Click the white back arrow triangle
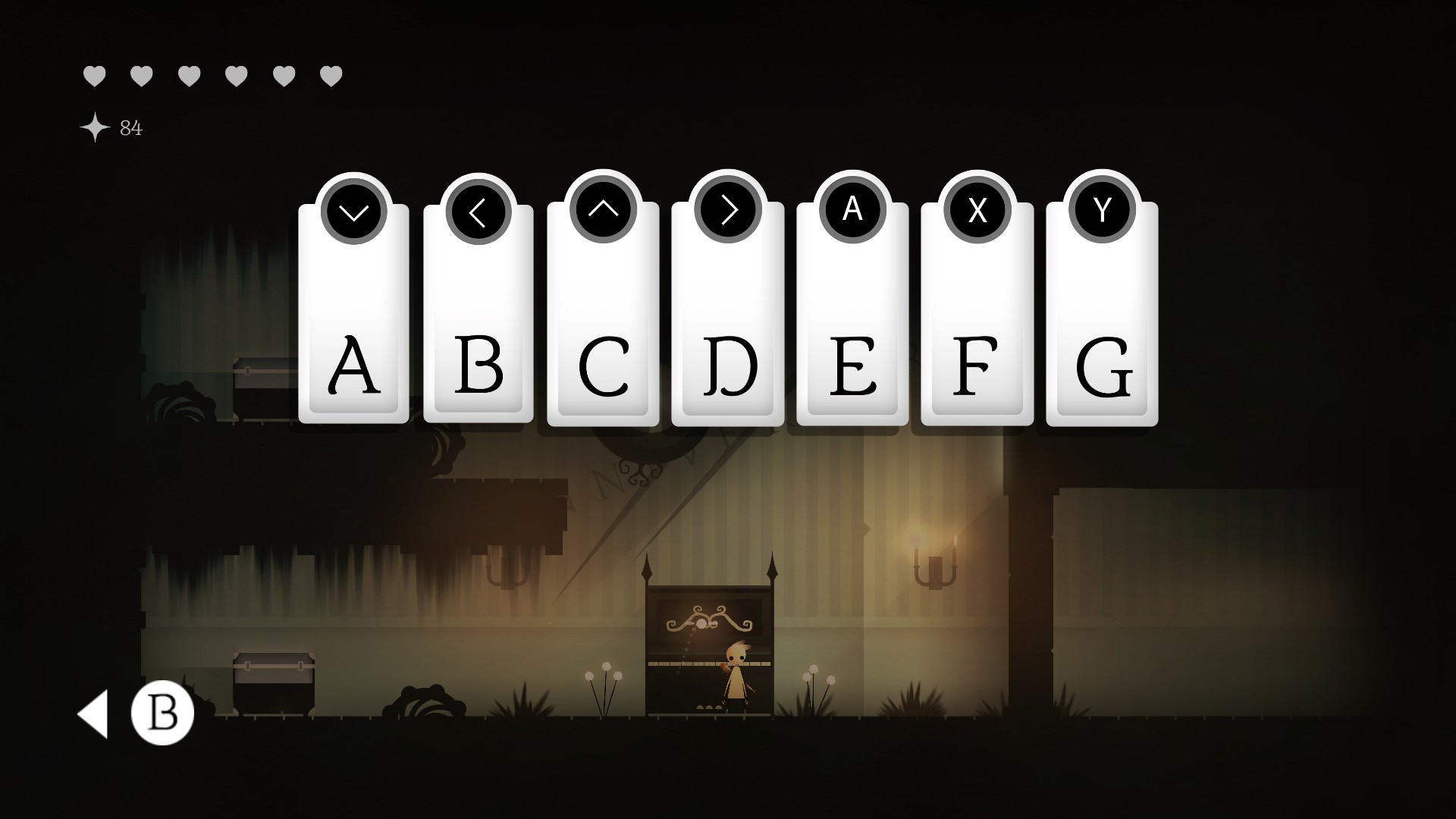The width and height of the screenshot is (1456, 819). (x=94, y=714)
